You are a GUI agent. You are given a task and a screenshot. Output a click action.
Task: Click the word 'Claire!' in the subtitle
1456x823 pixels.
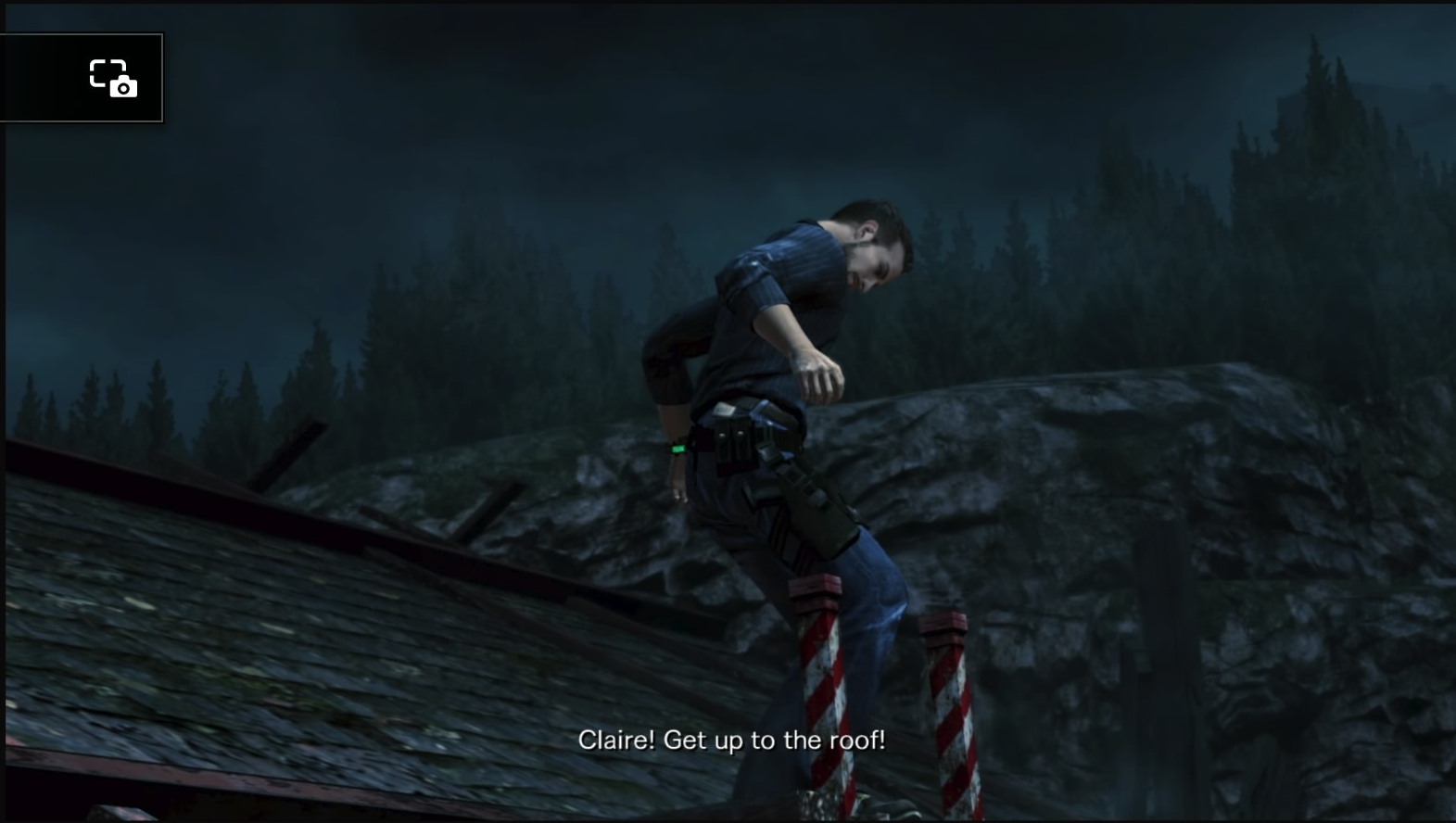[615, 740]
